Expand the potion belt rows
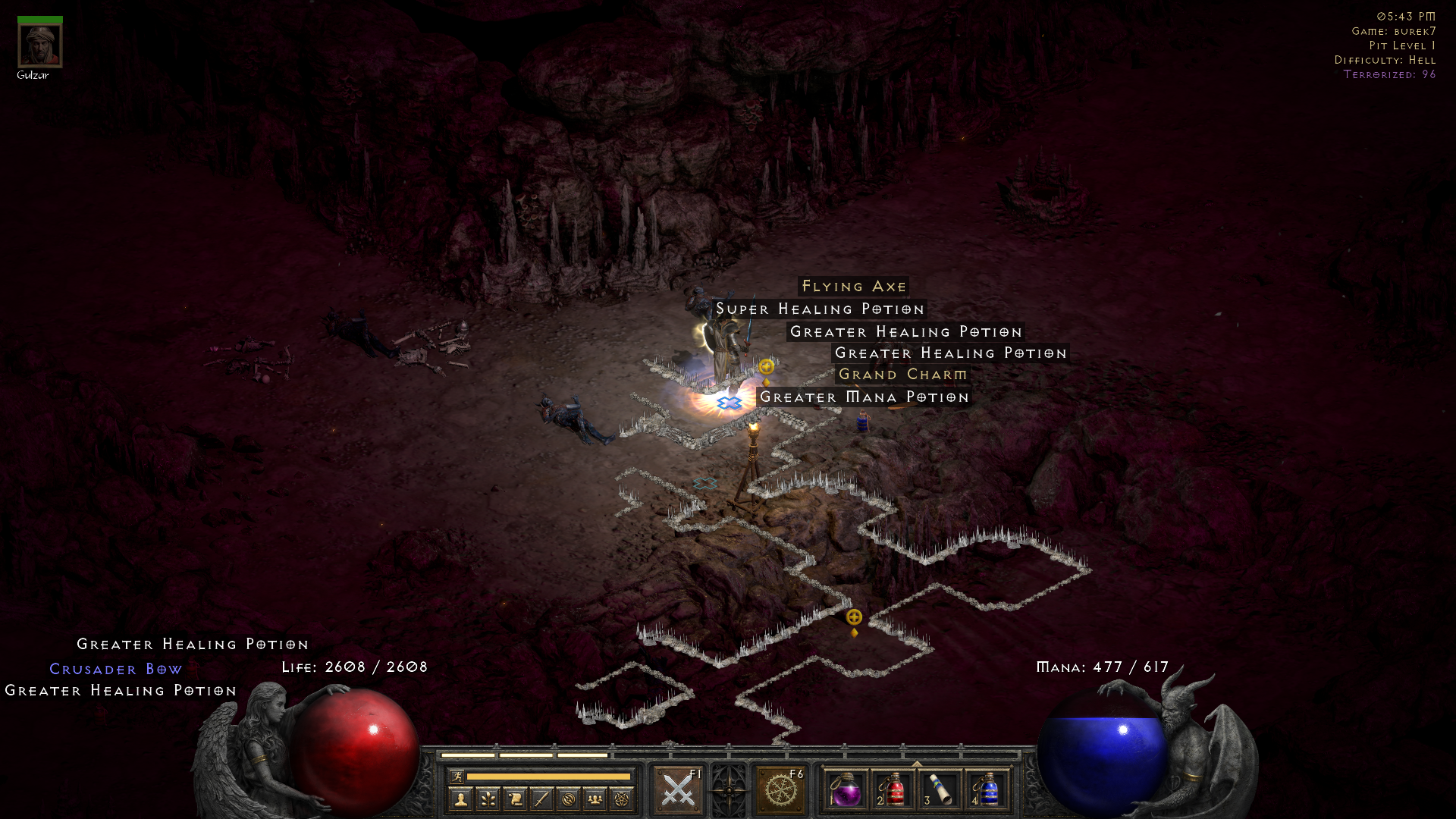Viewport: 1456px width, 819px height. [916, 762]
